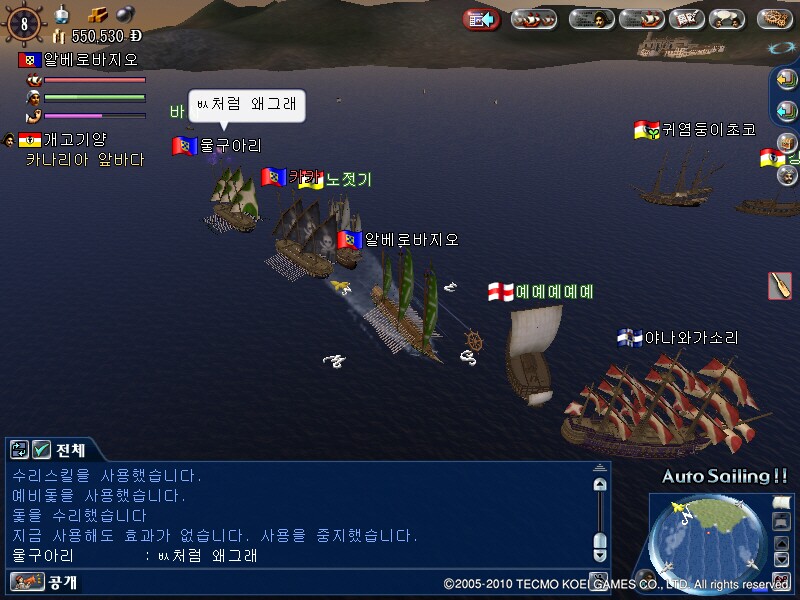Open the flag and quill menu
The width and height of the screenshot is (800, 600).
point(685,19)
